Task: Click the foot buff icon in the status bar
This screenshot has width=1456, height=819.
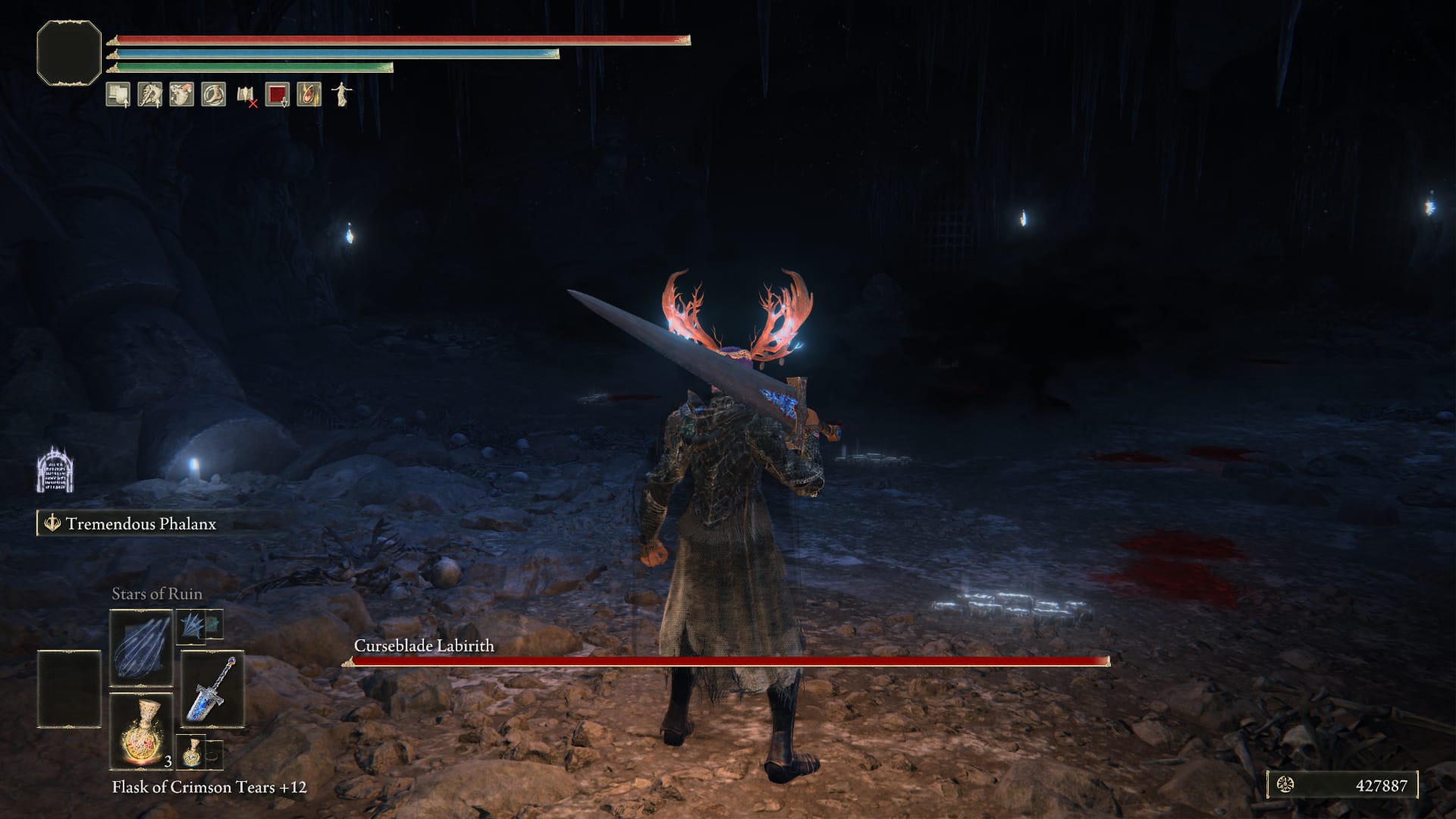Action: tap(214, 94)
